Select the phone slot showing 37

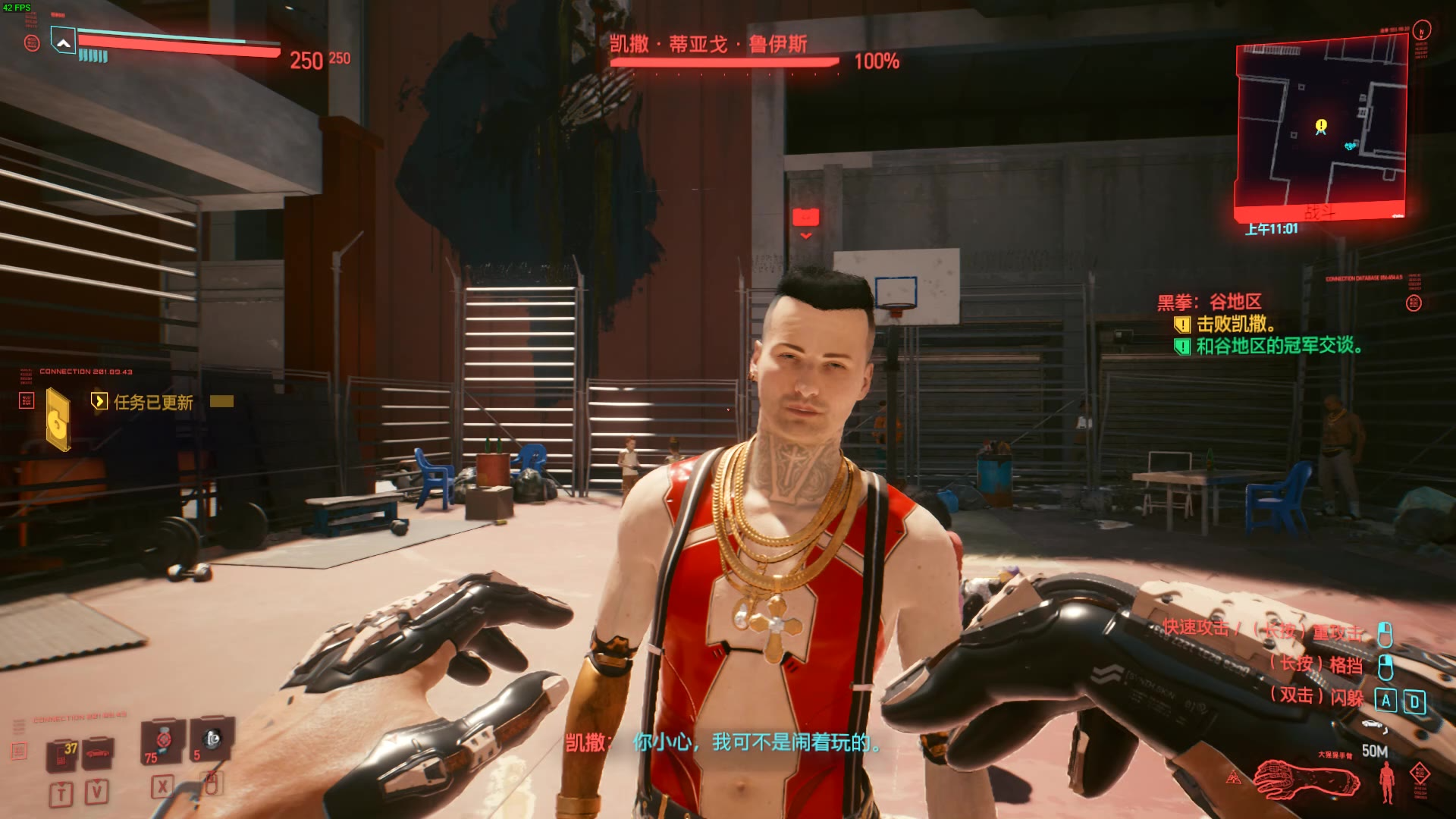click(x=63, y=755)
